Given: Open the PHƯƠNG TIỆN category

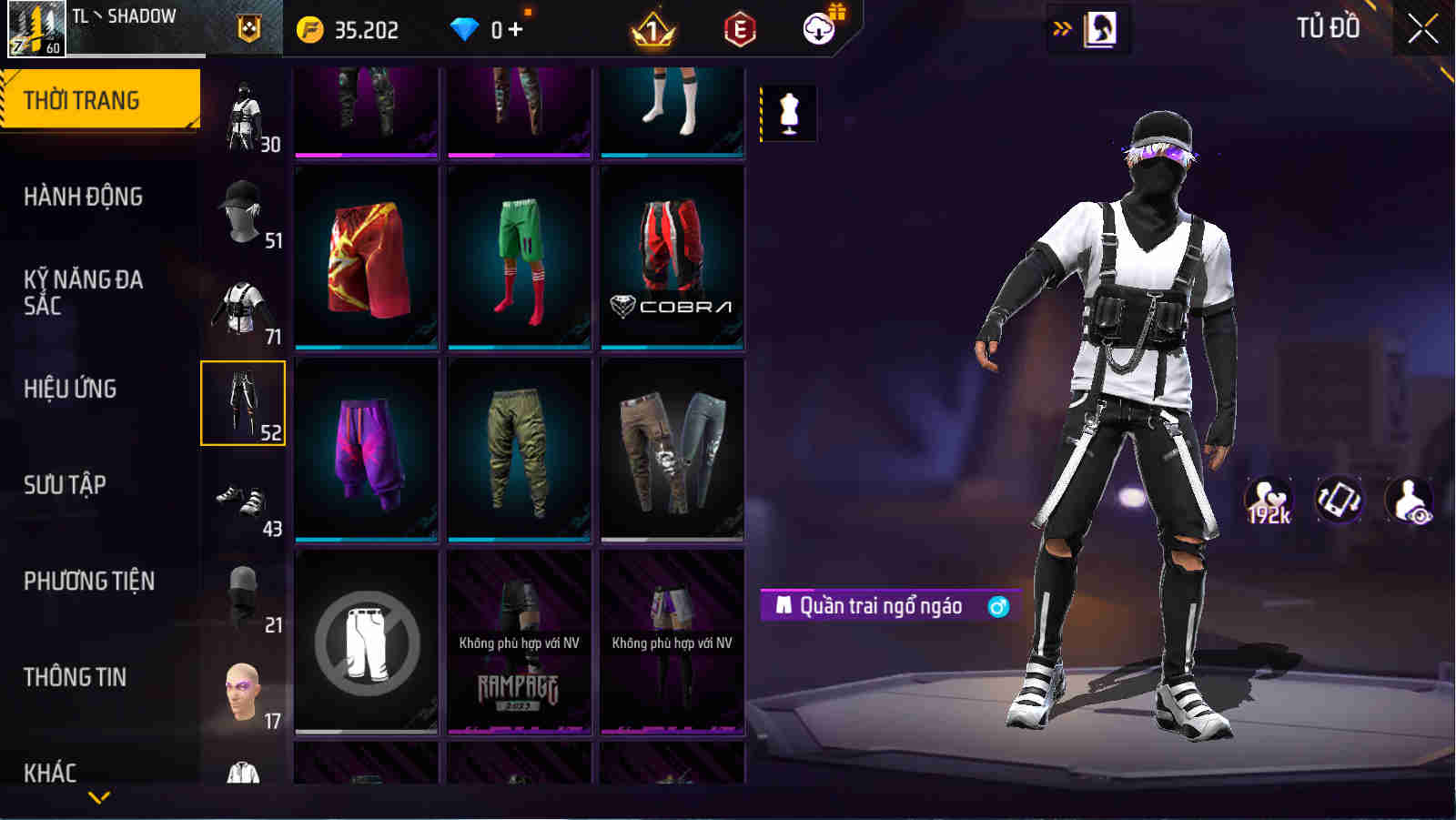Looking at the screenshot, I should [91, 581].
